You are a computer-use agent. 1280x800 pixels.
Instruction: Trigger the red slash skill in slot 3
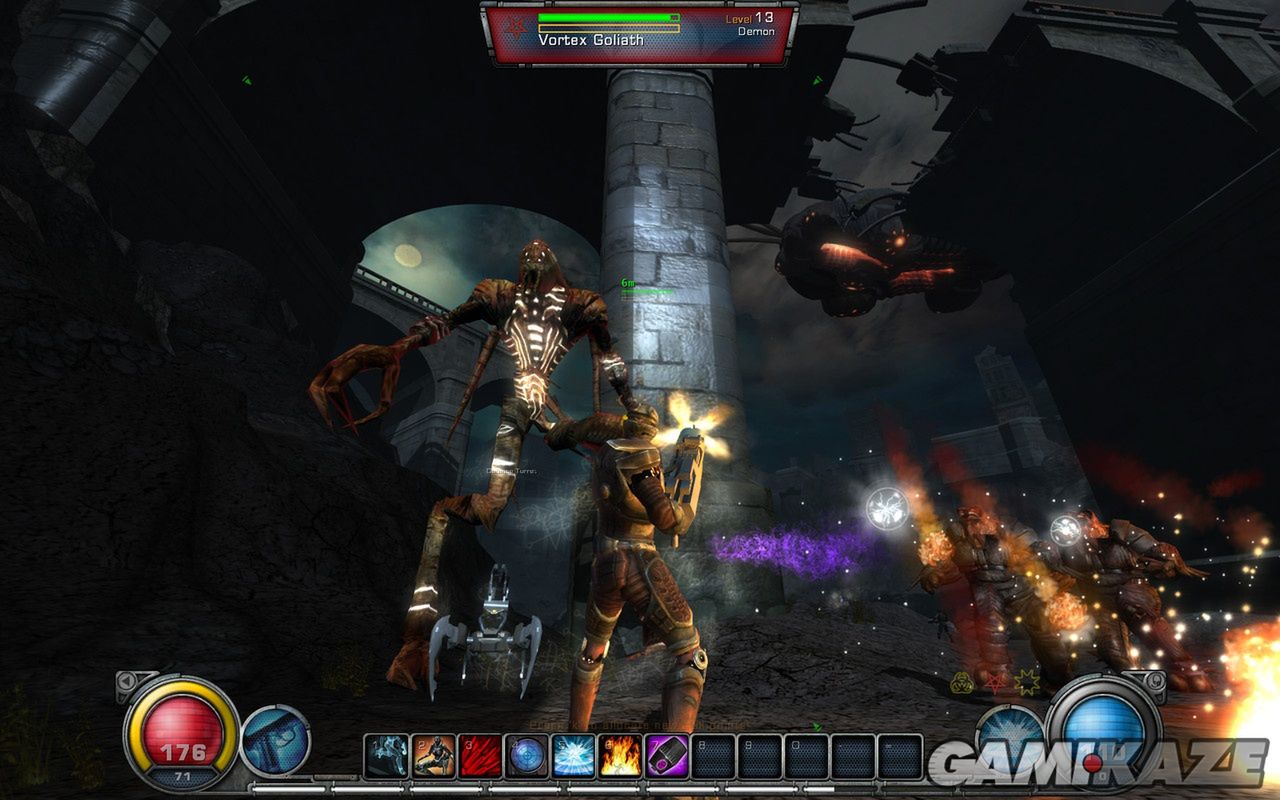[479, 756]
